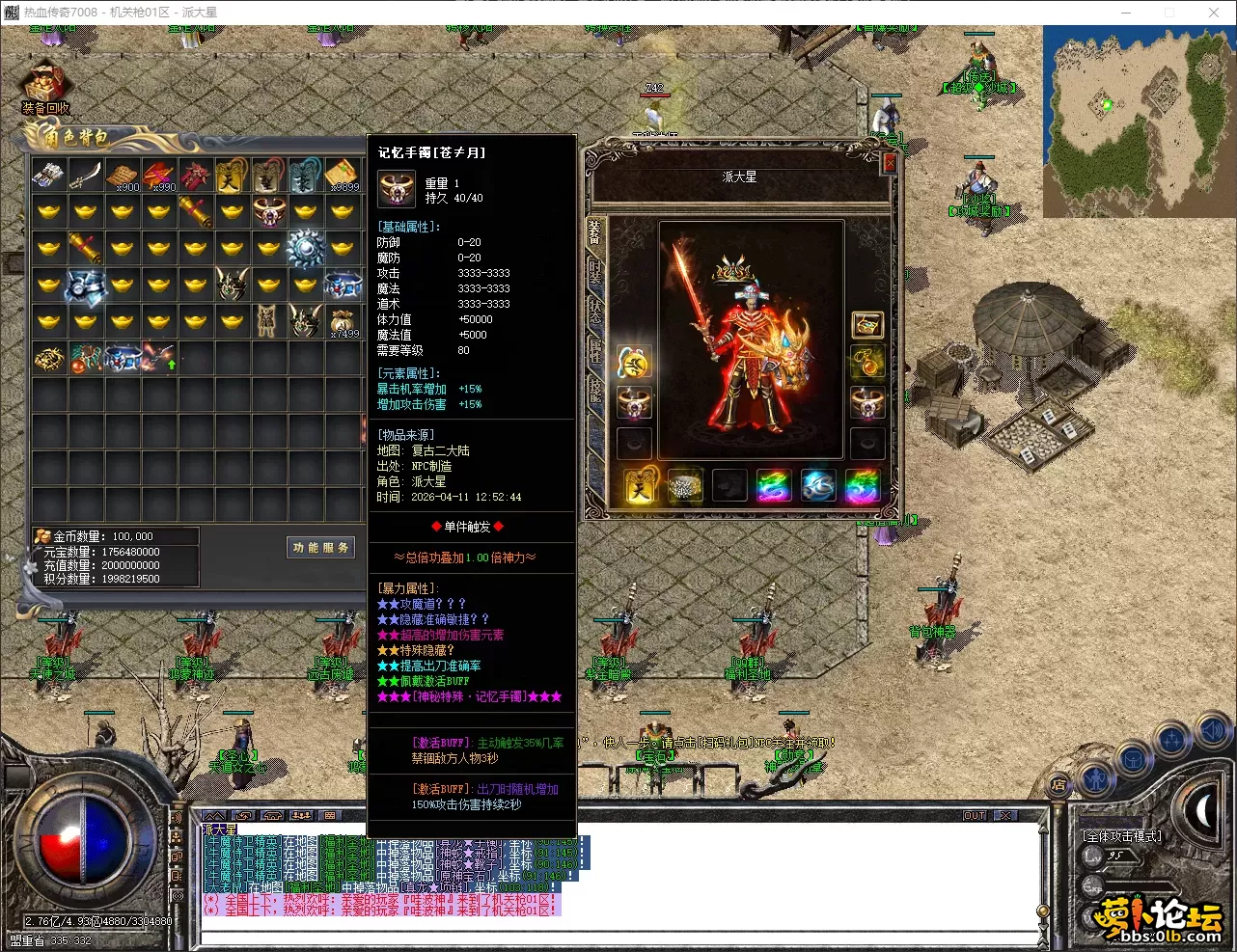Viewport: 1237px width, 952px height.
Task: Toggle the sound speaker button
Action: [1213, 732]
